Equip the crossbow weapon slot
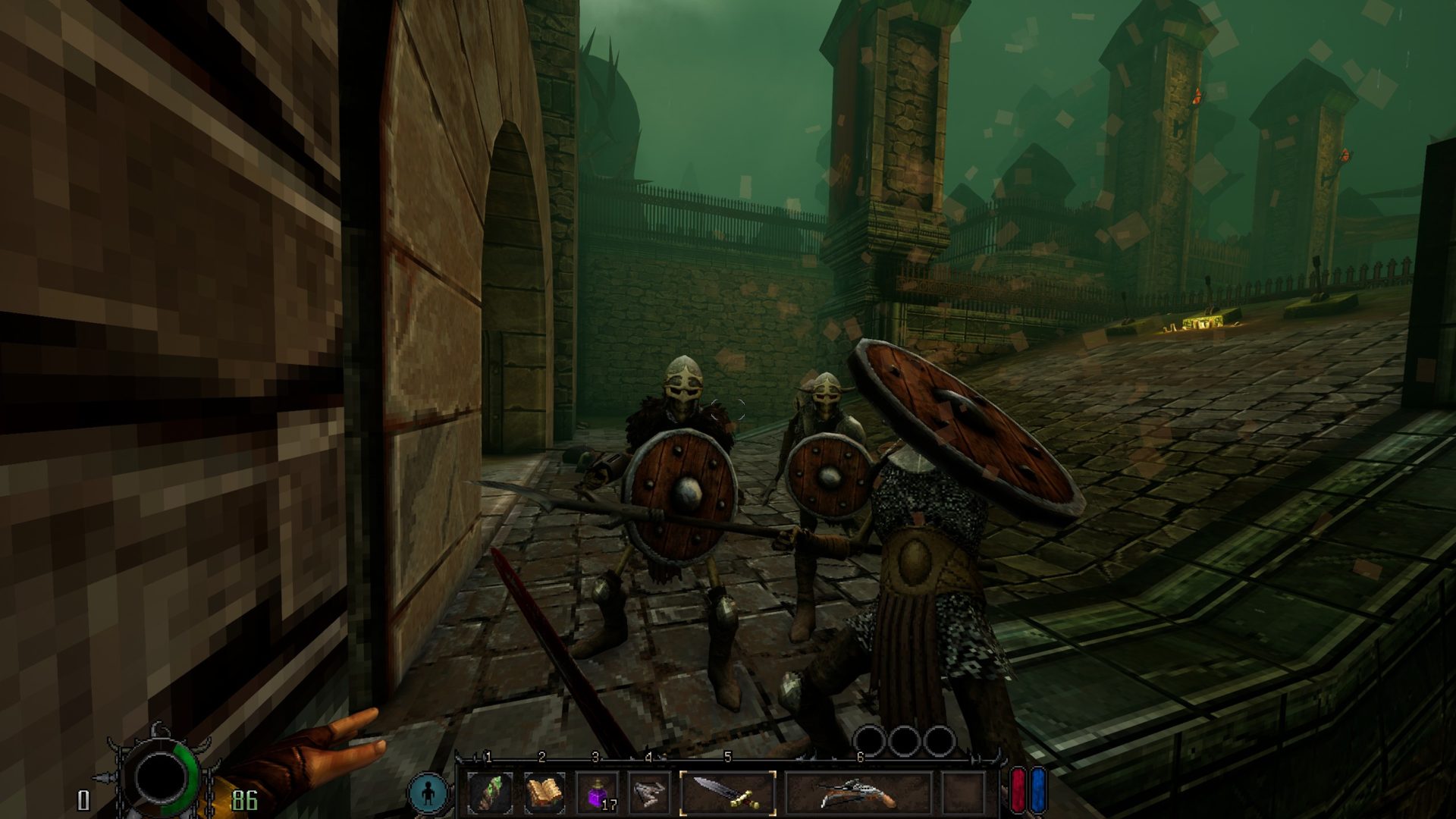The image size is (1456, 819). (858, 793)
